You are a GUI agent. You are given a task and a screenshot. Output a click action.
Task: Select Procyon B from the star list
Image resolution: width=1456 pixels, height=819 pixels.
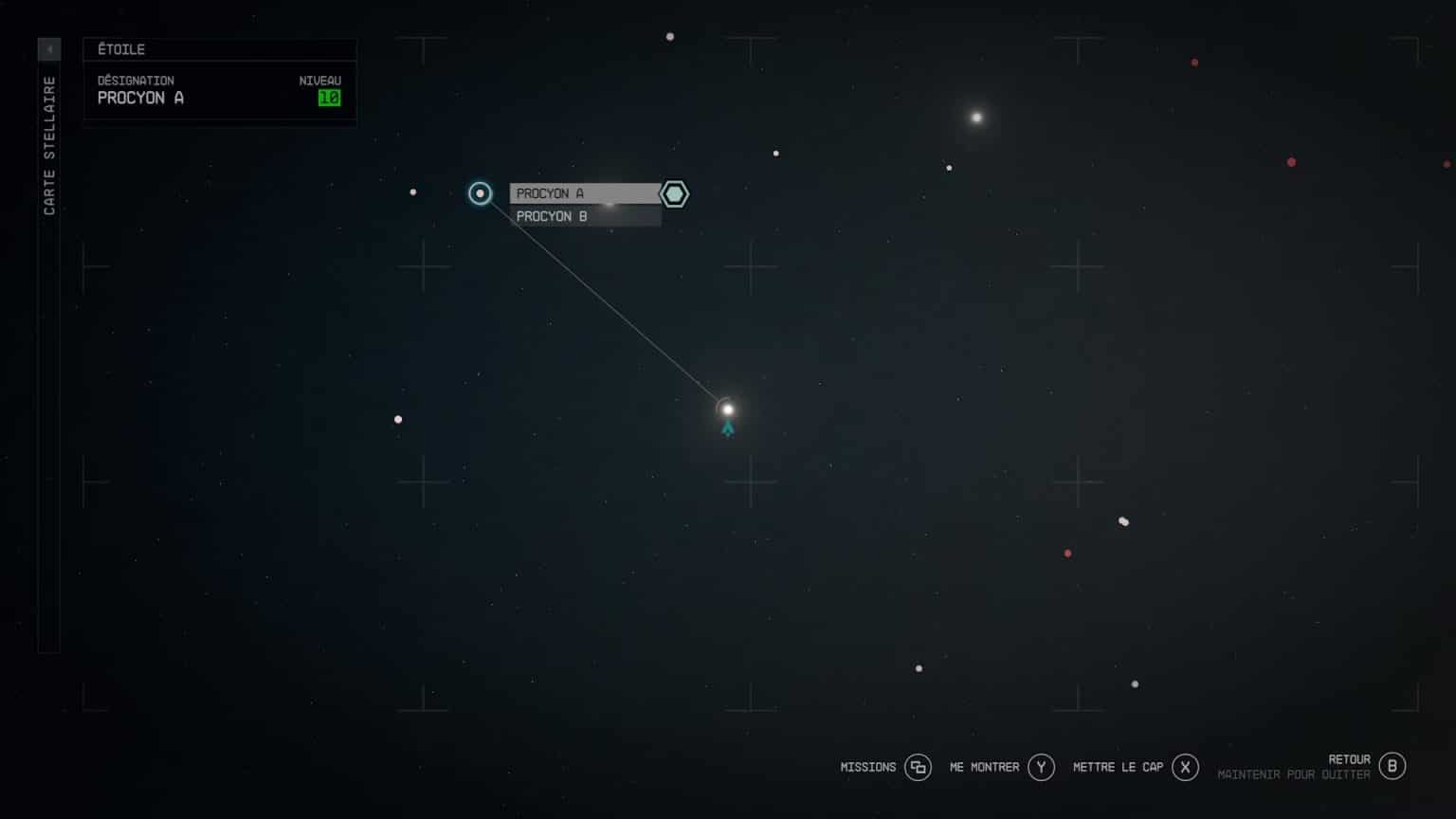pos(551,216)
